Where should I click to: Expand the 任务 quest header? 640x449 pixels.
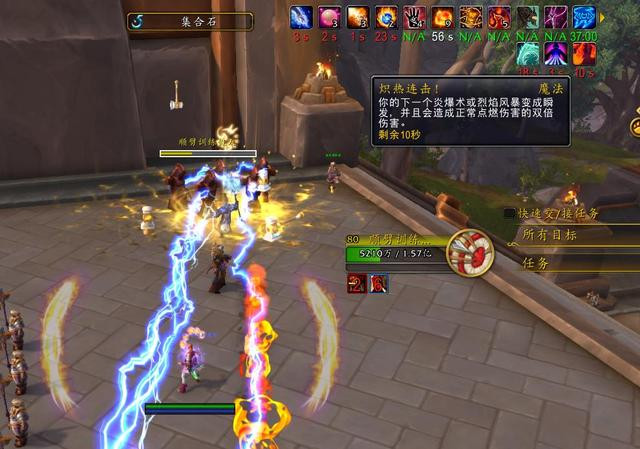pyautogui.click(x=535, y=263)
